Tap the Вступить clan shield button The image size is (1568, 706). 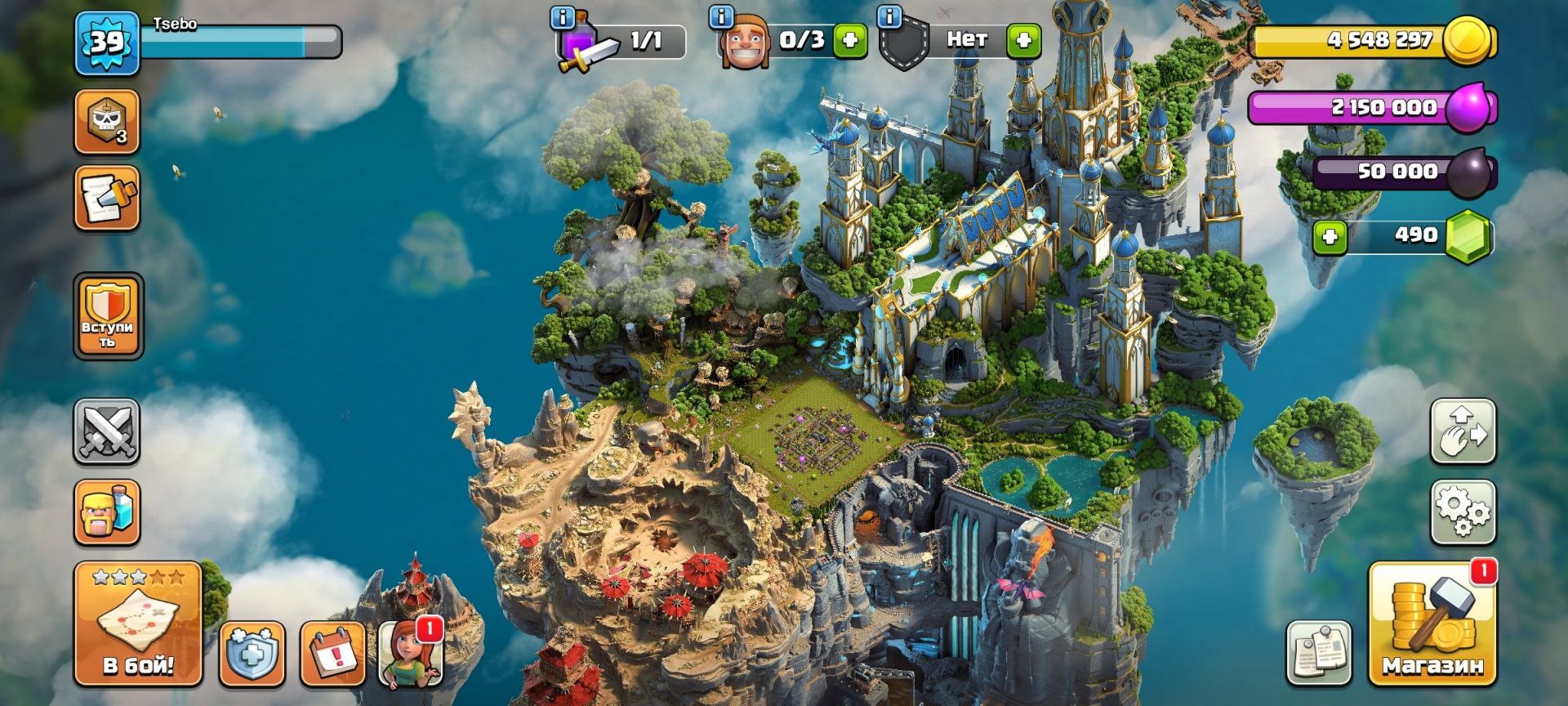tap(108, 316)
